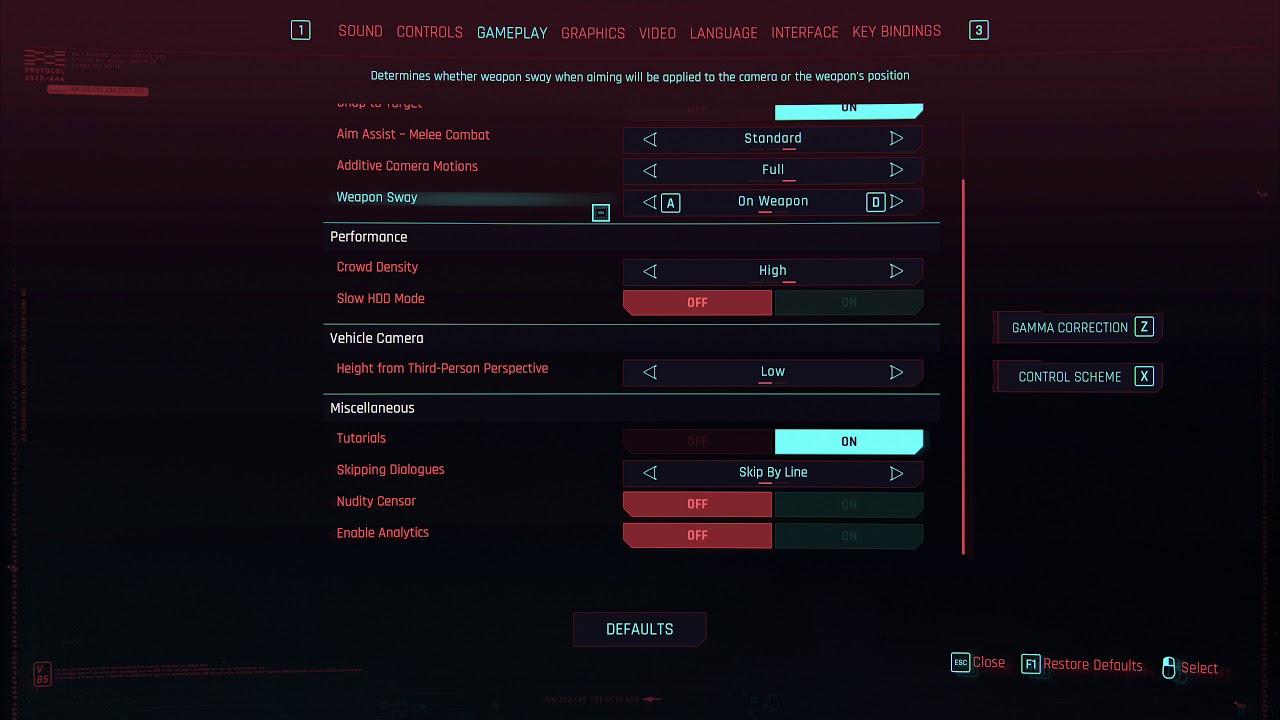The width and height of the screenshot is (1280, 720).
Task: Click the 1 badge left of the tabs
Action: (300, 30)
